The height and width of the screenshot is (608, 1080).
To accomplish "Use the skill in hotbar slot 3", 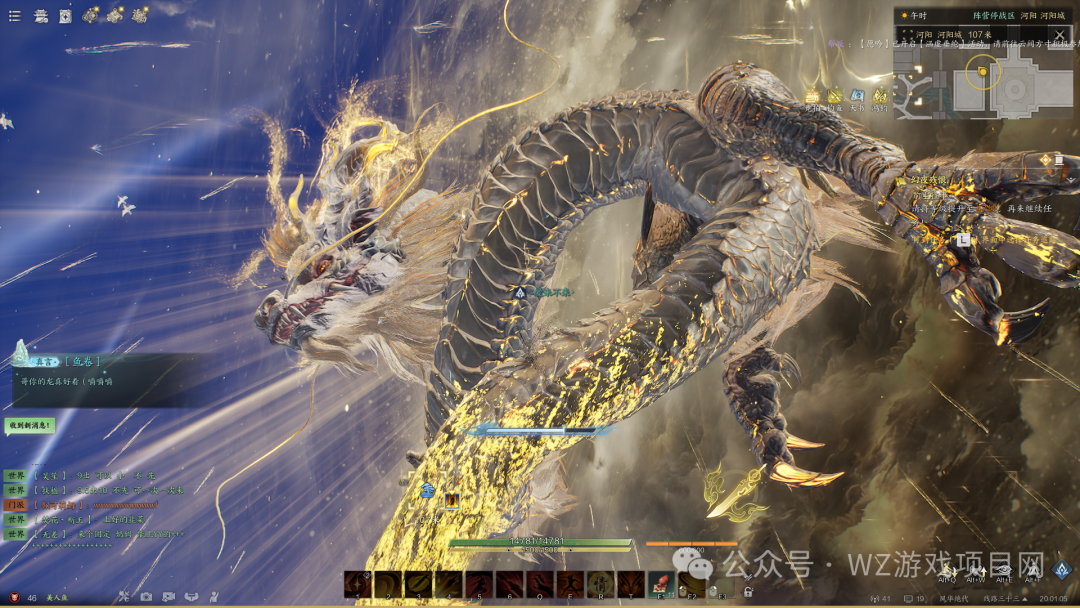I will tap(418, 584).
